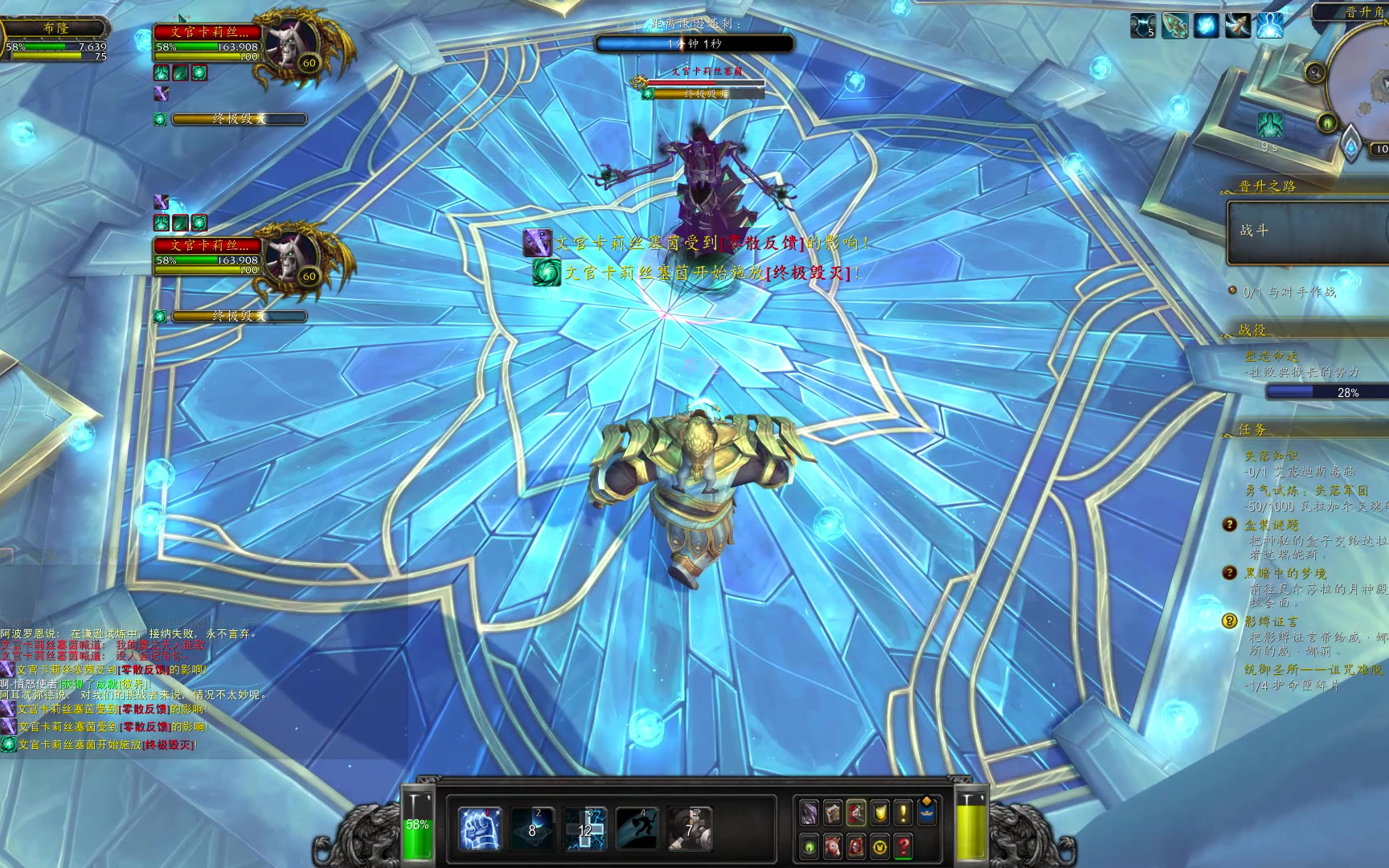
Task: Click the glowing blue humanoid buff icon
Action: (x=1269, y=26)
